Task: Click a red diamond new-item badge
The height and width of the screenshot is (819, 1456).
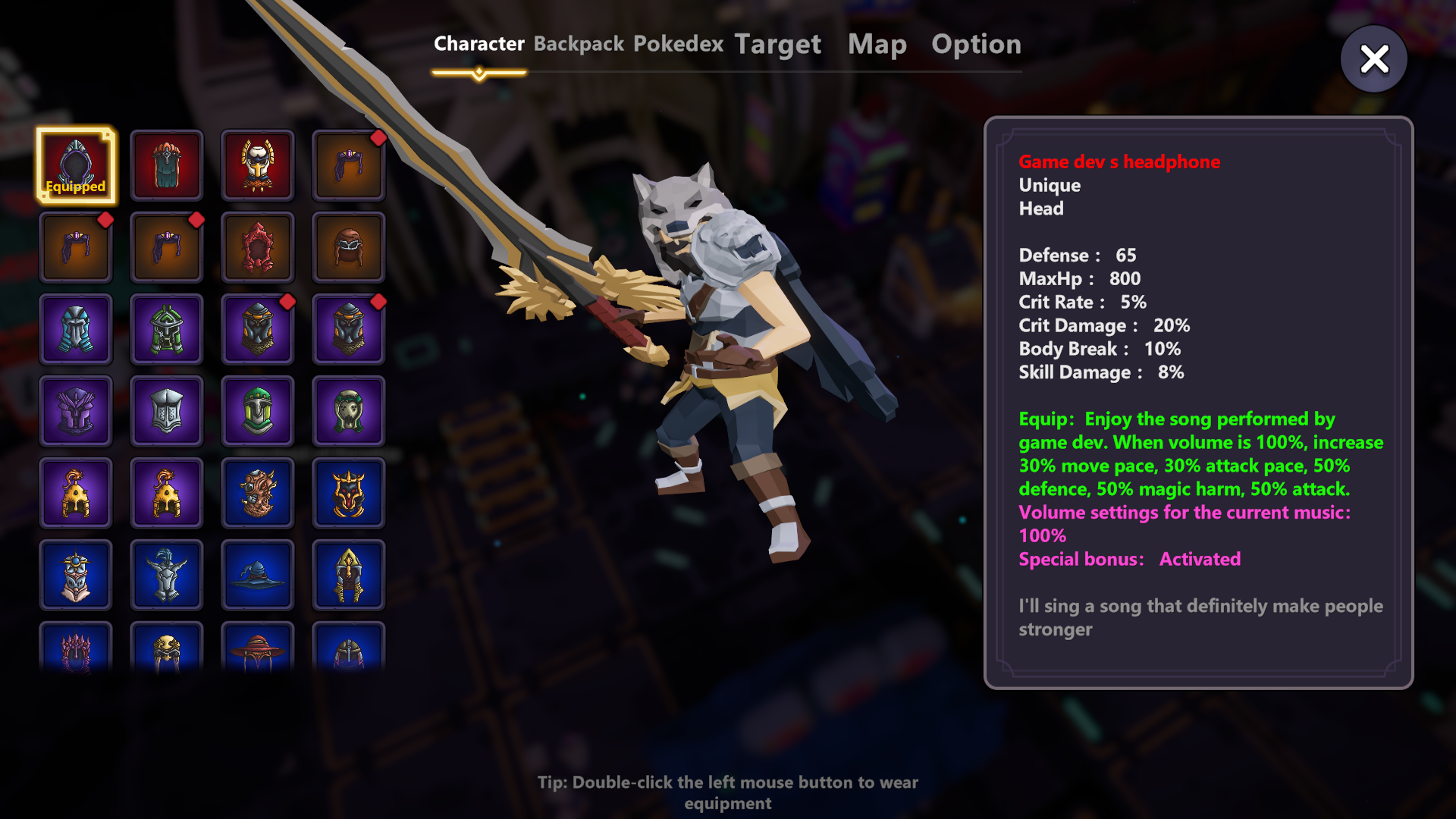Action: pos(378,138)
